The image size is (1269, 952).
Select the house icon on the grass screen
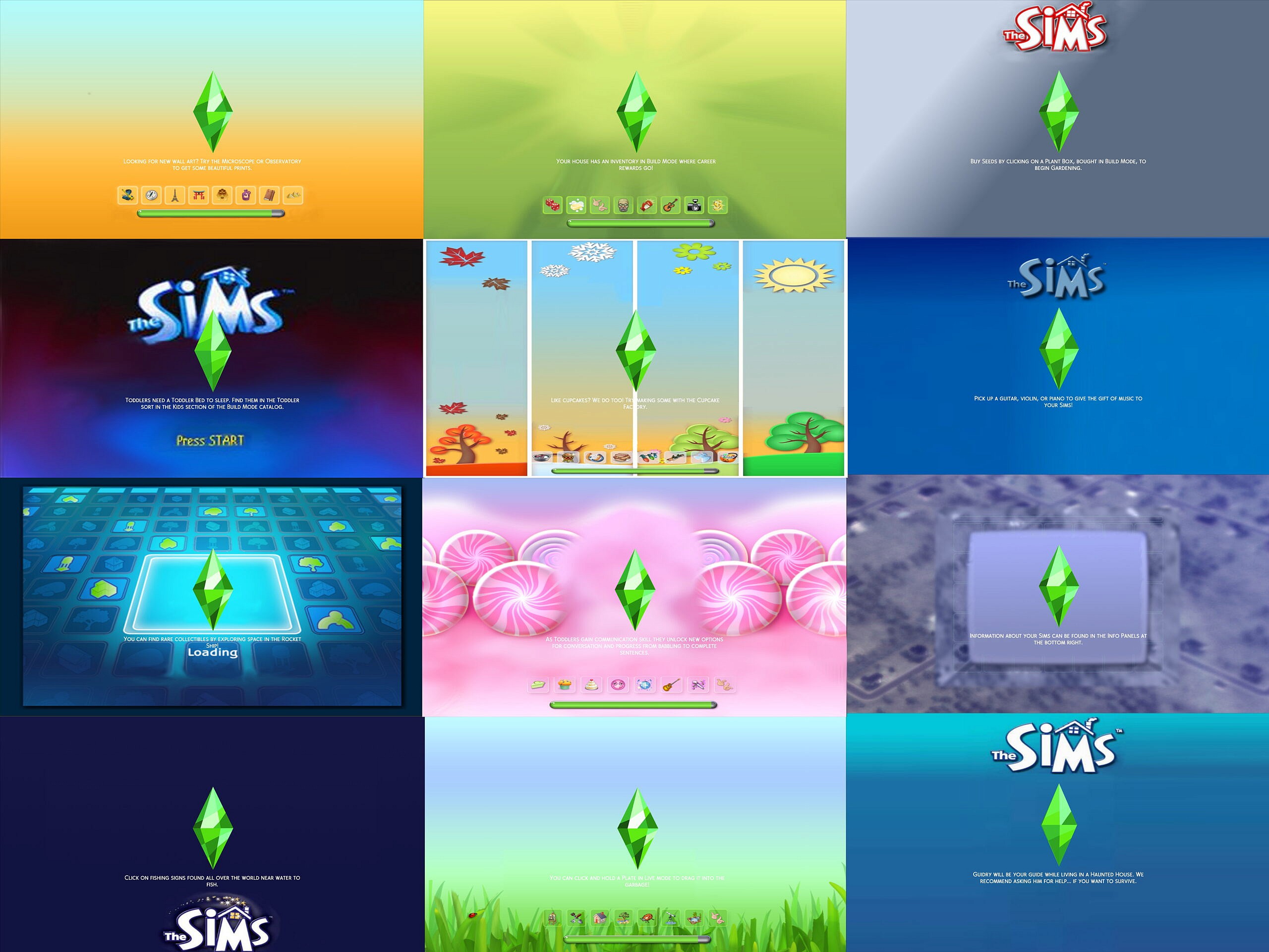pyautogui.click(x=599, y=919)
